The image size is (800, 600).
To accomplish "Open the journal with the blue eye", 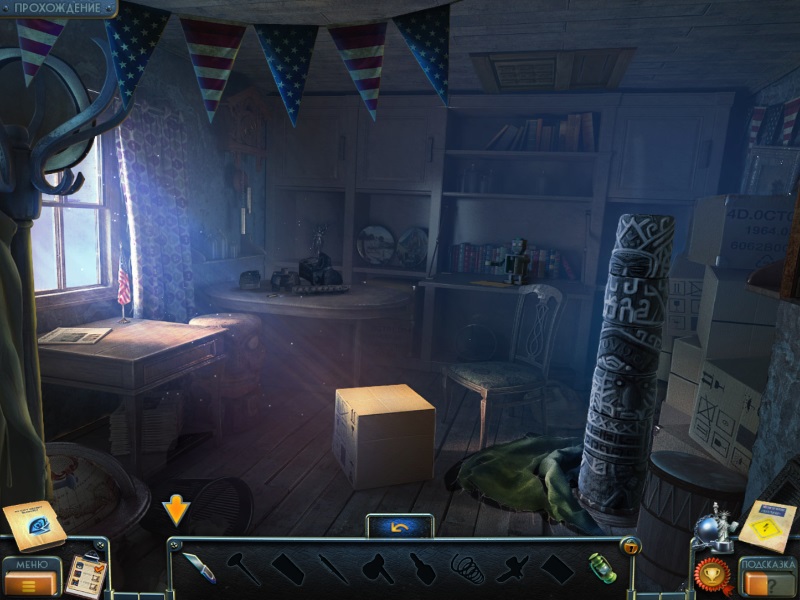I will (34, 525).
